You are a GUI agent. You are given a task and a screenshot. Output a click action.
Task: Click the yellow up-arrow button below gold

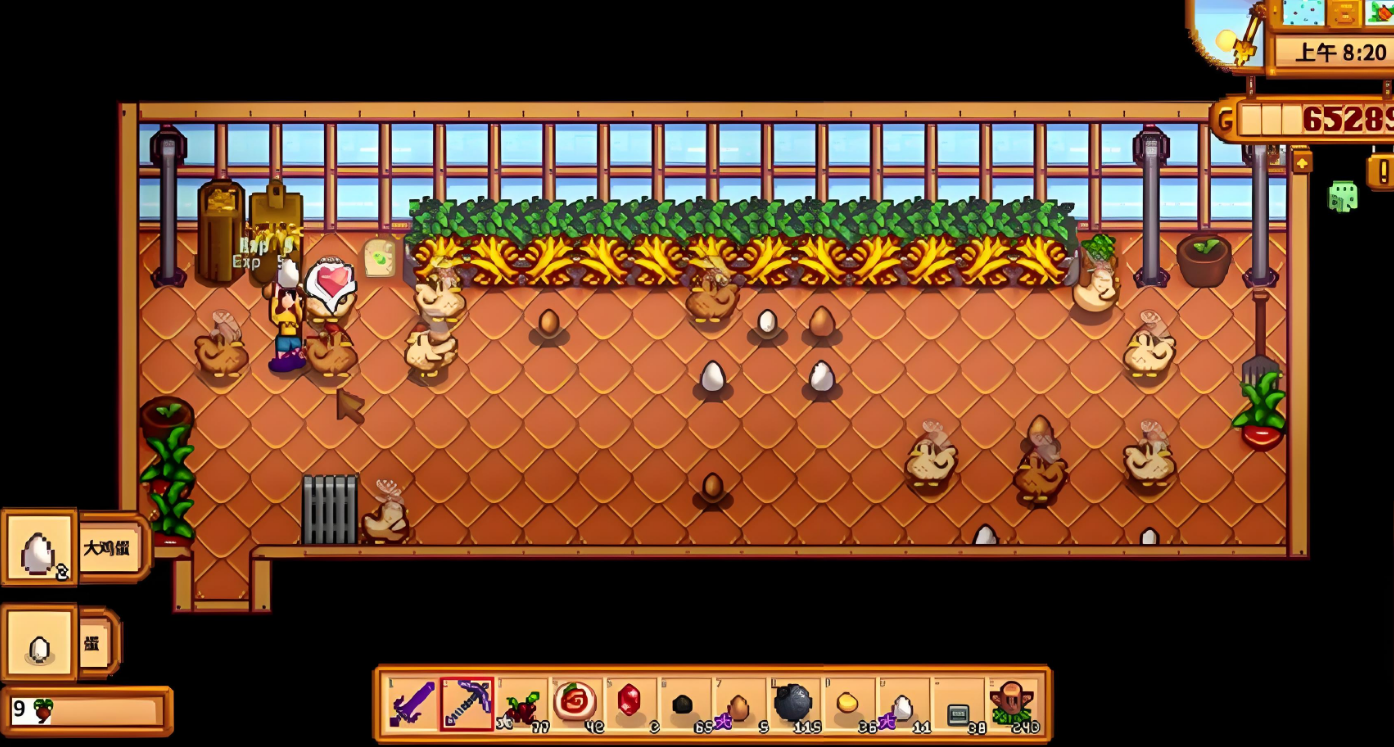pyautogui.click(x=1301, y=161)
